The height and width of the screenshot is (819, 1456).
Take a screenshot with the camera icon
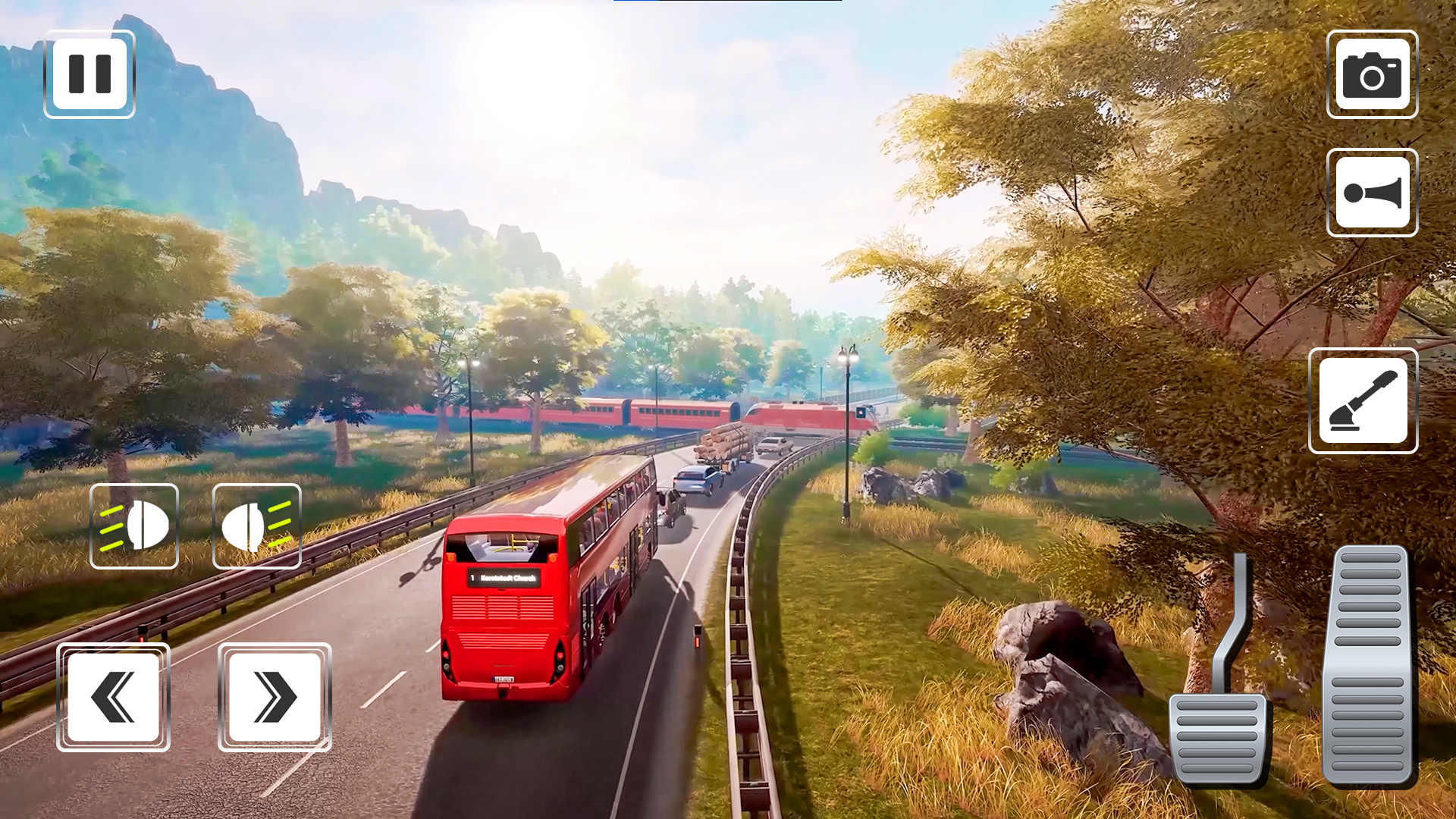click(1372, 75)
